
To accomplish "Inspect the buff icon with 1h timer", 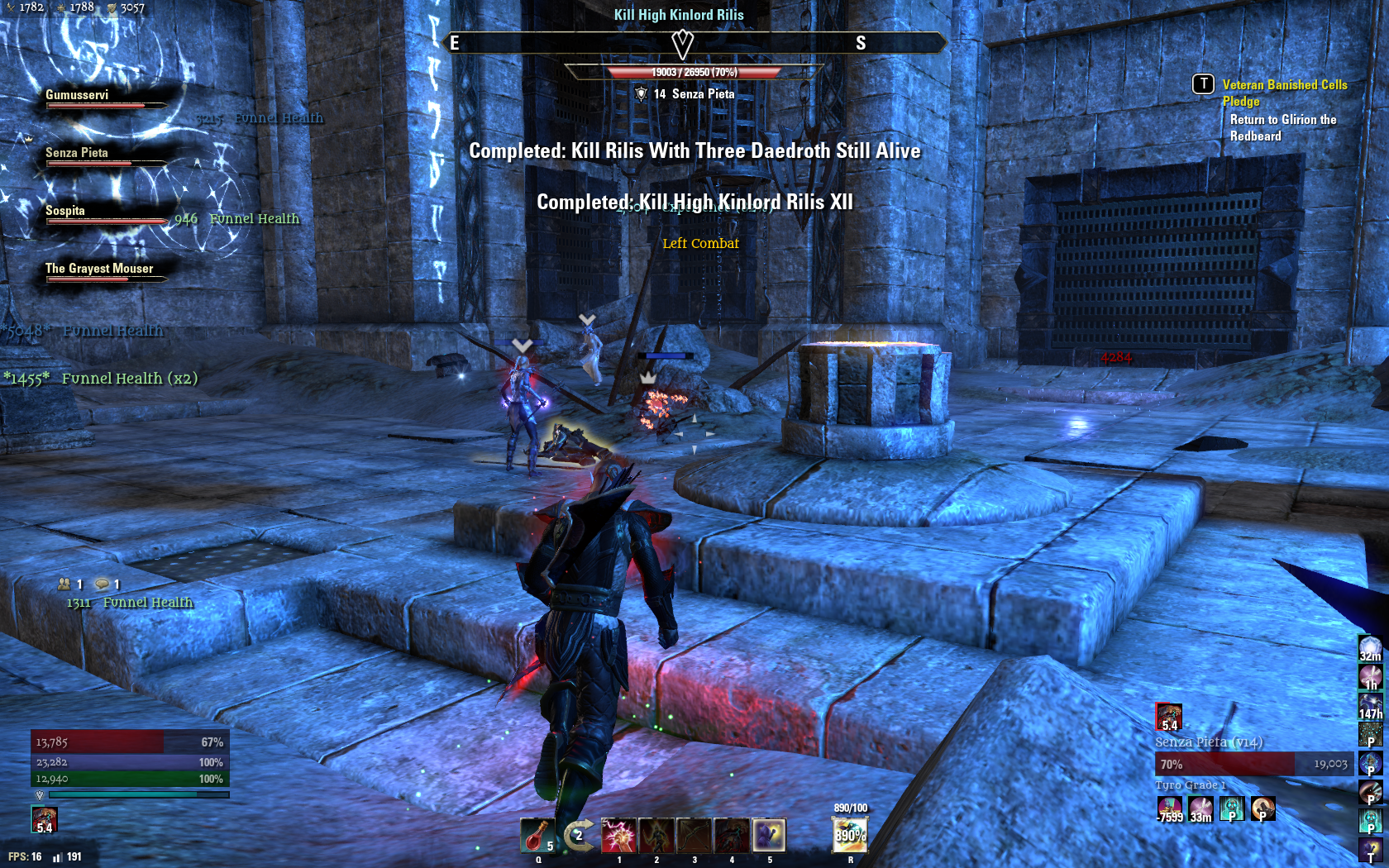I will (1370, 677).
